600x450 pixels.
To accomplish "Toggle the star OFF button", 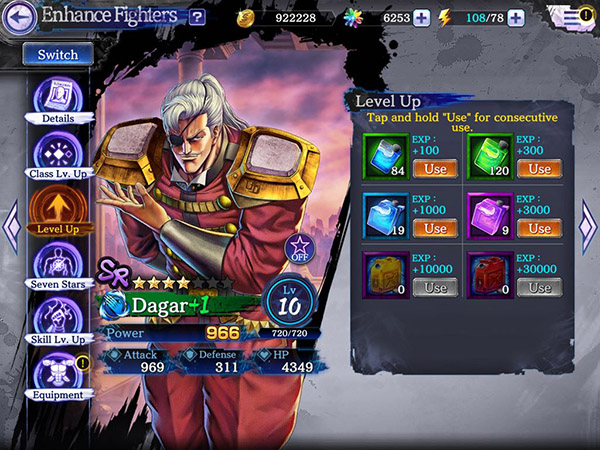I will coord(298,247).
